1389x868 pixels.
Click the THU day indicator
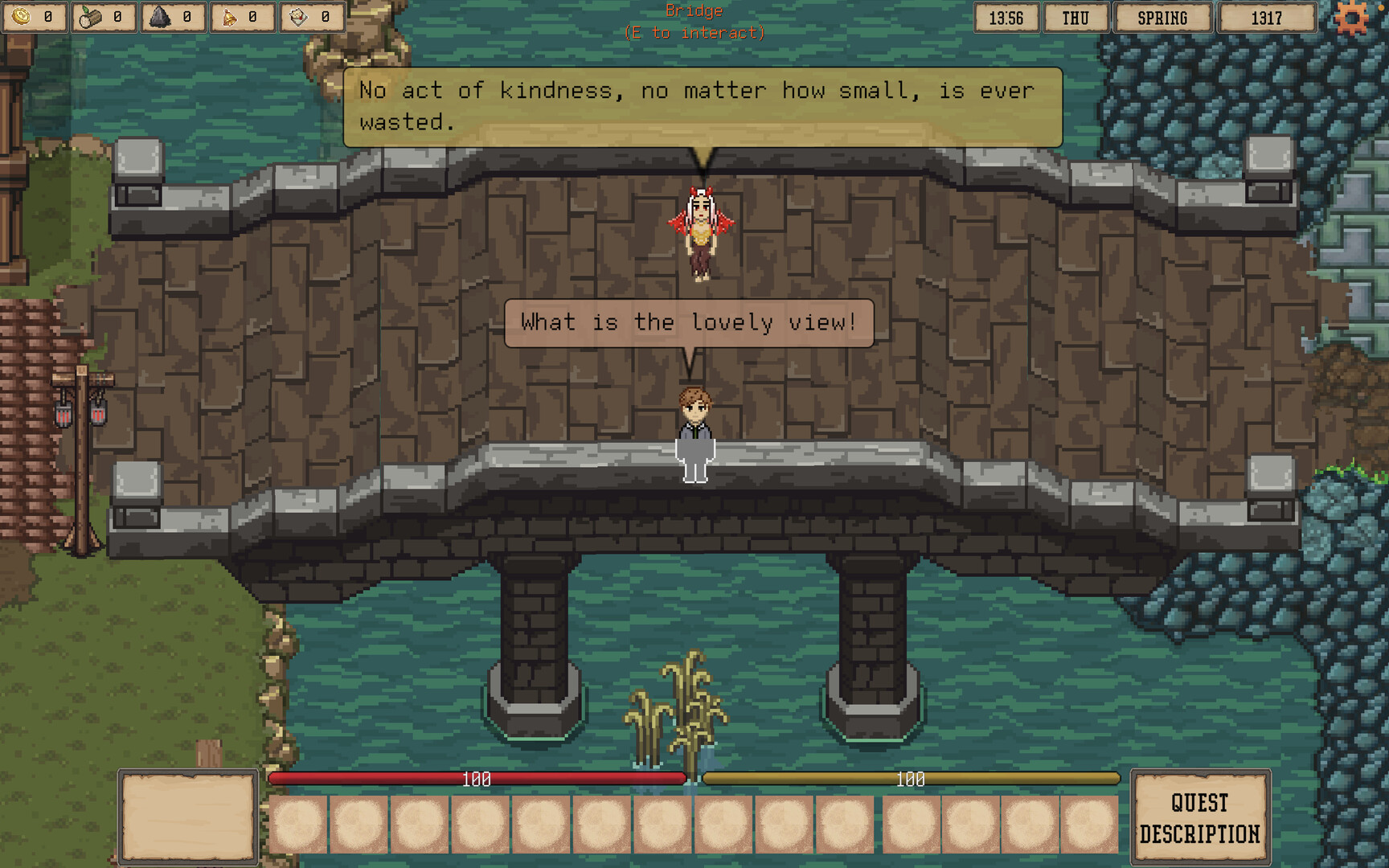(1076, 18)
